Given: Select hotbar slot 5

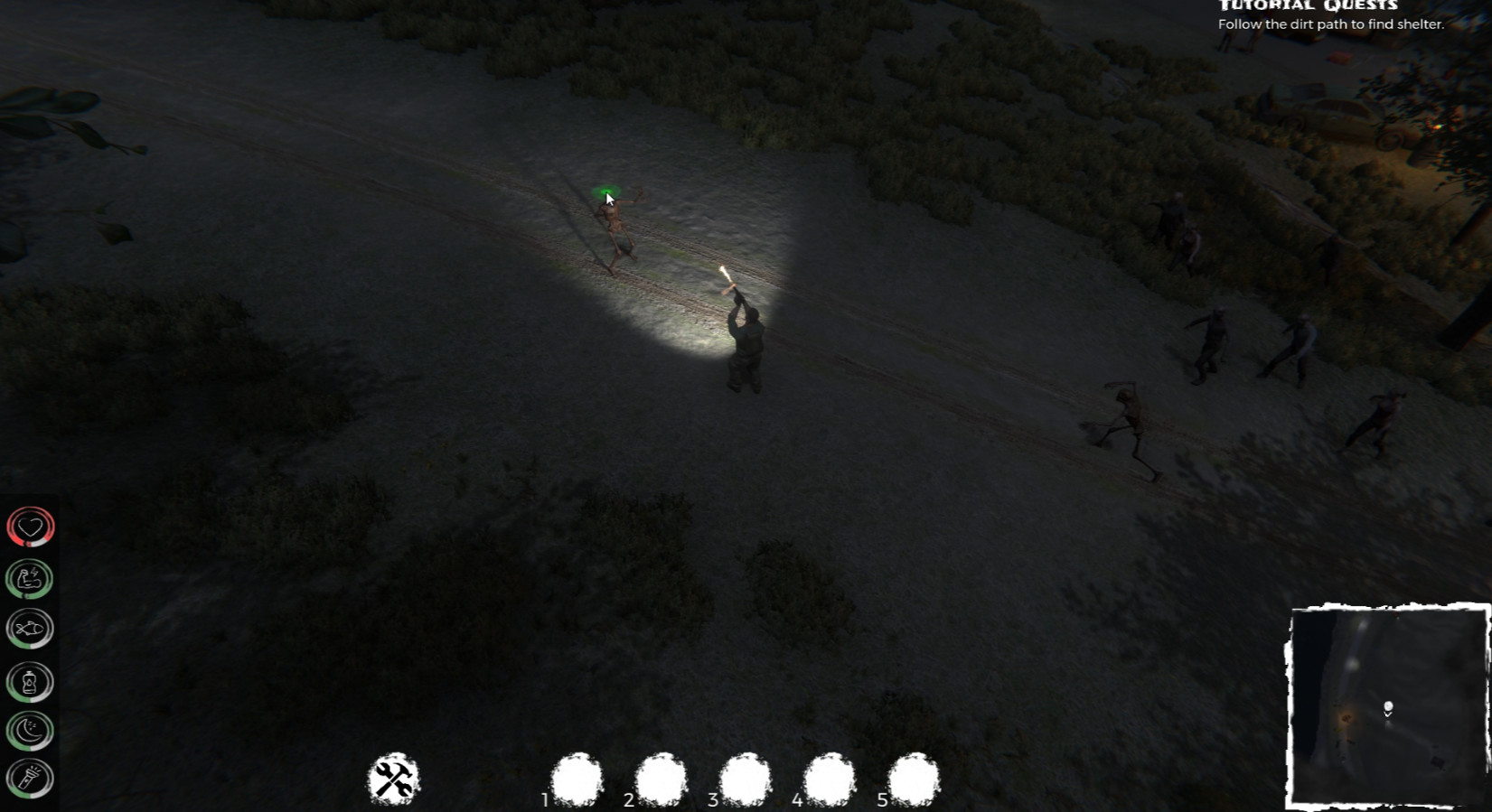Looking at the screenshot, I should 913,778.
